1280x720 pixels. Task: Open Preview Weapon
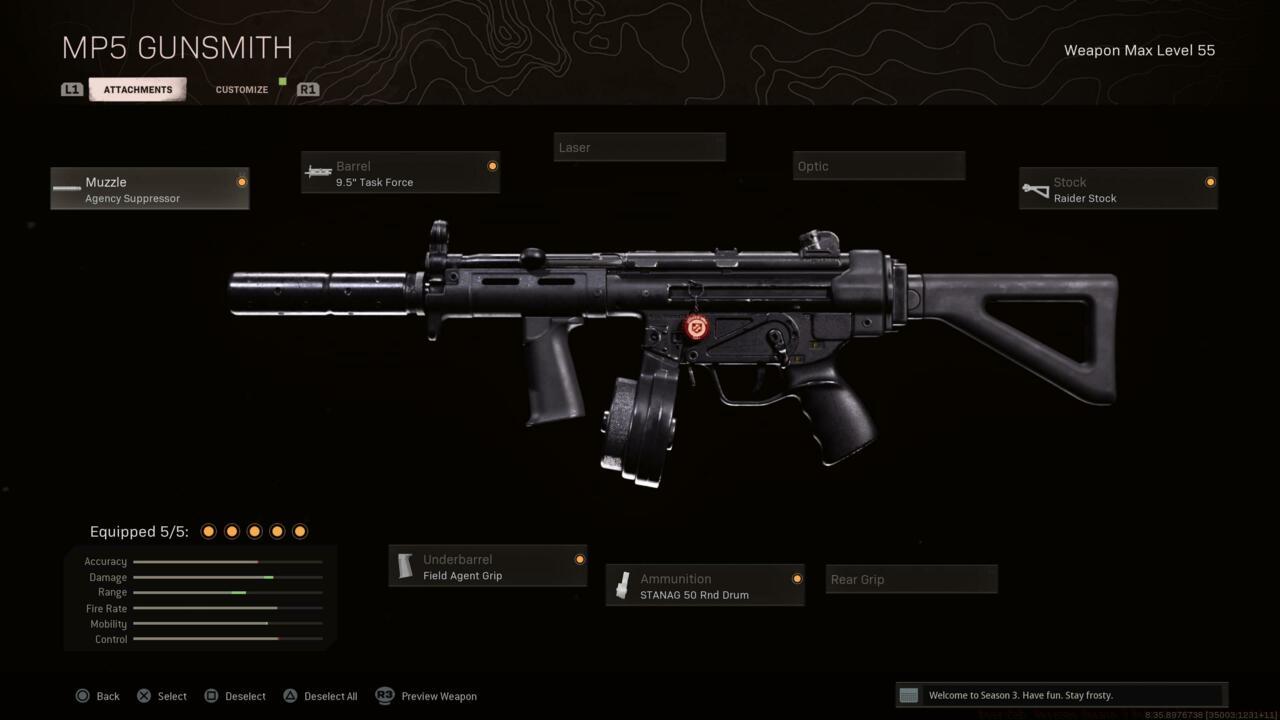tap(427, 696)
